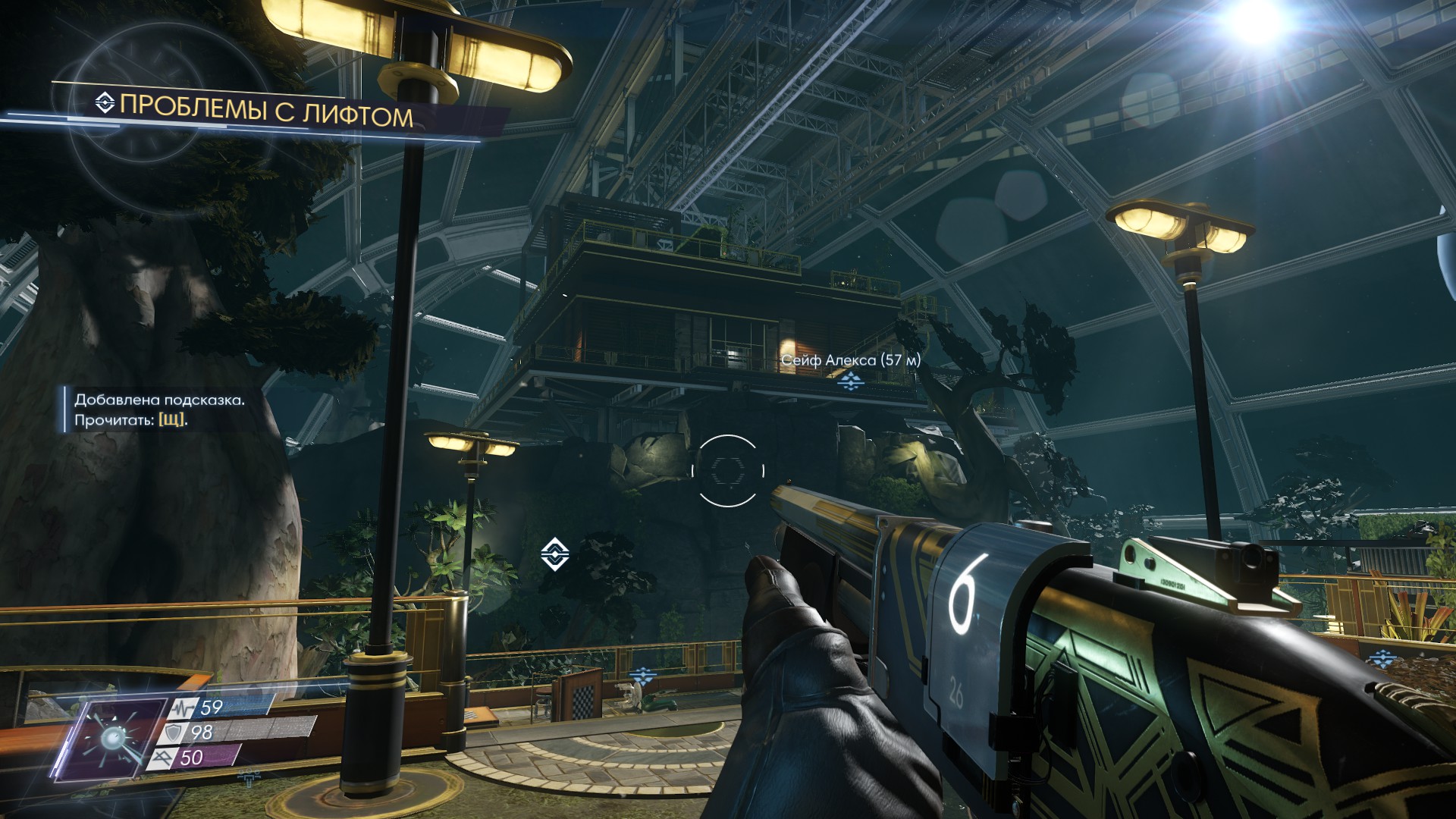Open the «Проблемы с лифтом» objective tracker

click(x=265, y=112)
